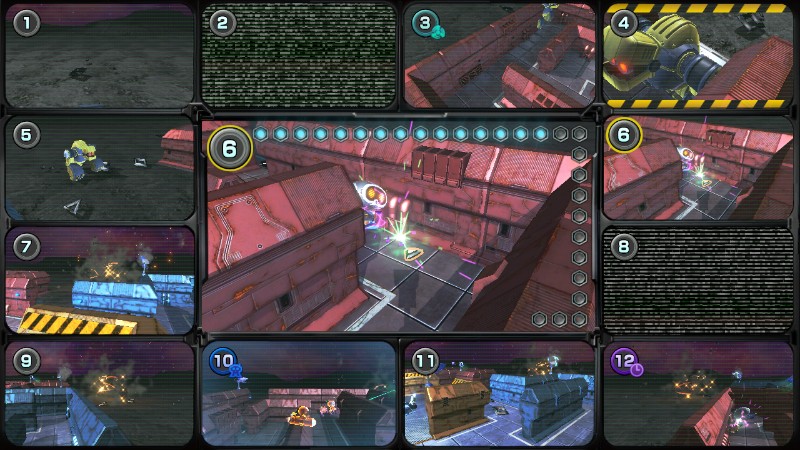Select camera 5 feed thumbnail

pyautogui.click(x=99, y=169)
